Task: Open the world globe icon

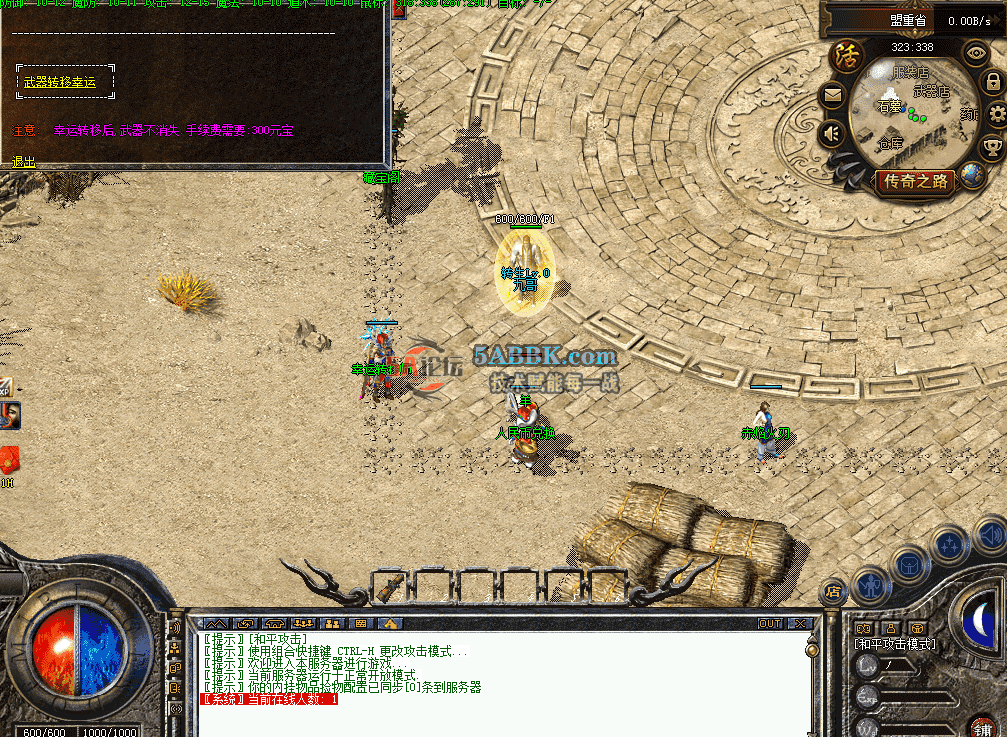Action: click(x=972, y=178)
